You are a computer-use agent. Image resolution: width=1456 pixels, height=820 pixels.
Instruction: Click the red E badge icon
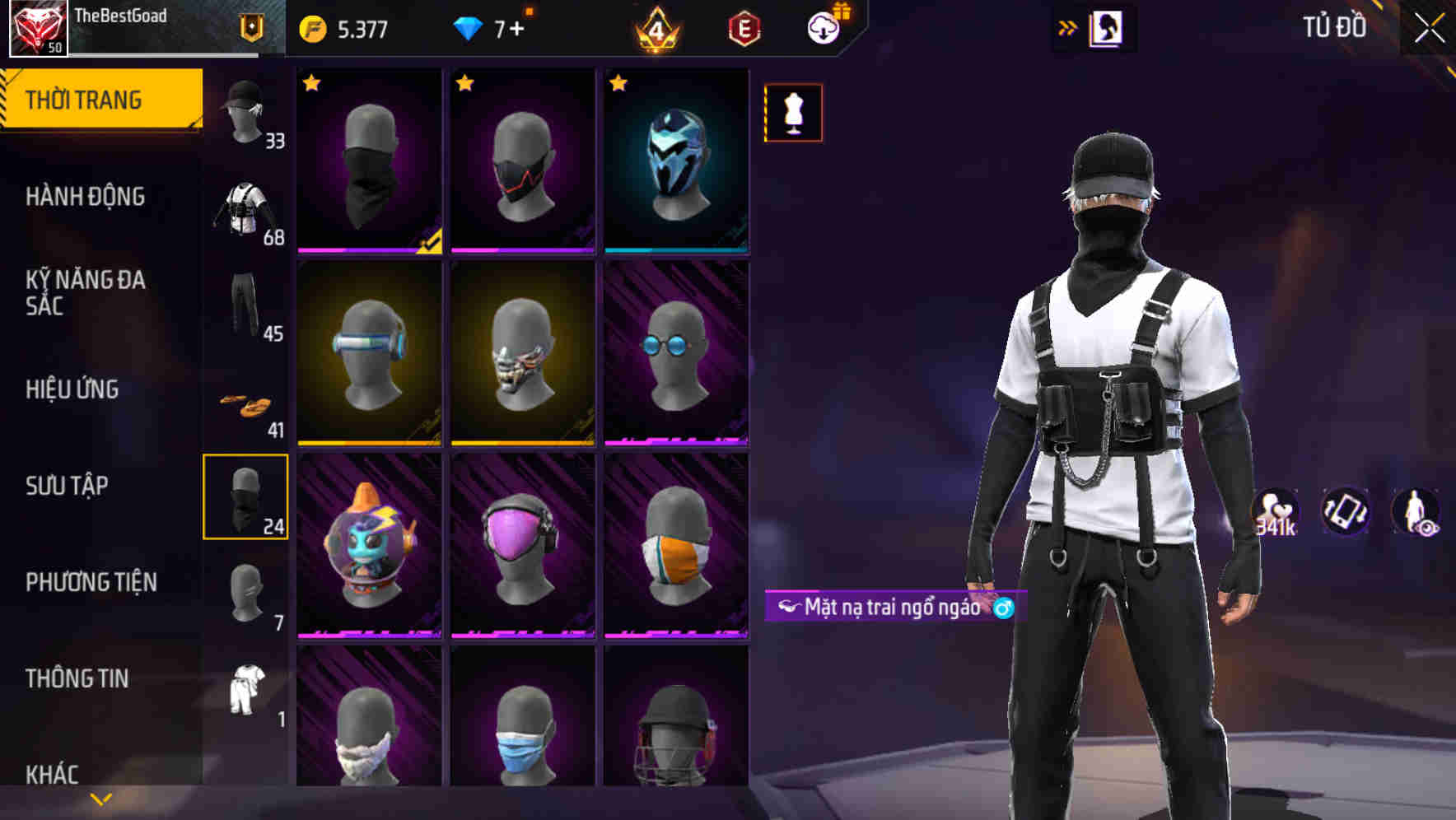pos(745,27)
